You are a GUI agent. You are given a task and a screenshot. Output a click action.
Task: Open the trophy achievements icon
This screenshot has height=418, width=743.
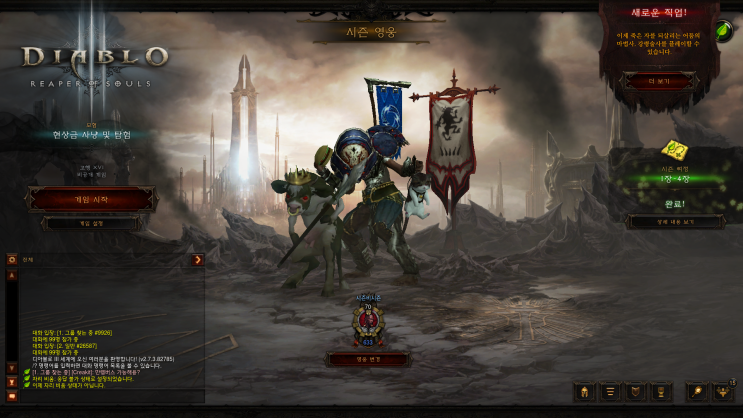point(661,391)
